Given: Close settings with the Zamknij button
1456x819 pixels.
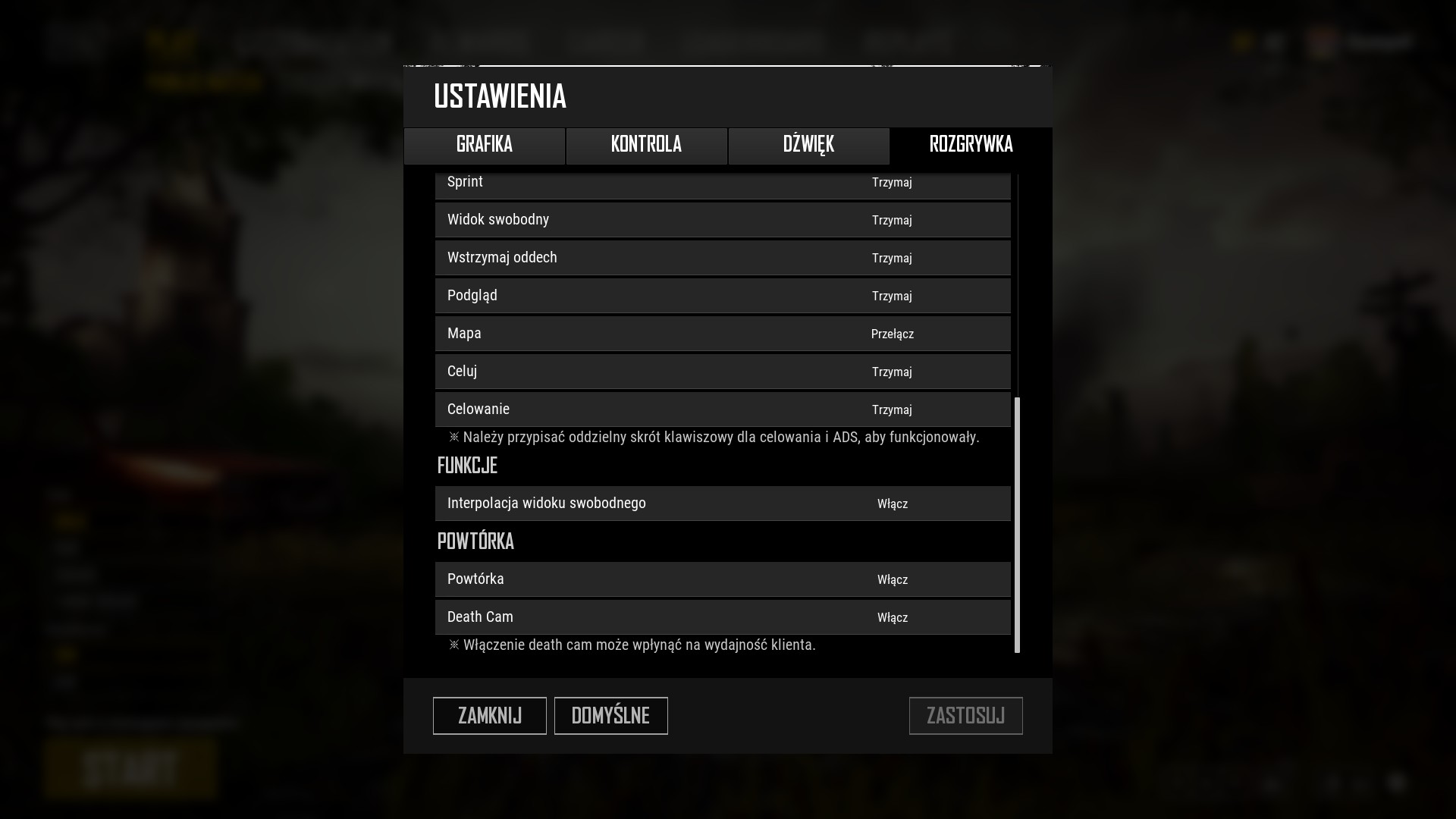Looking at the screenshot, I should [x=489, y=716].
